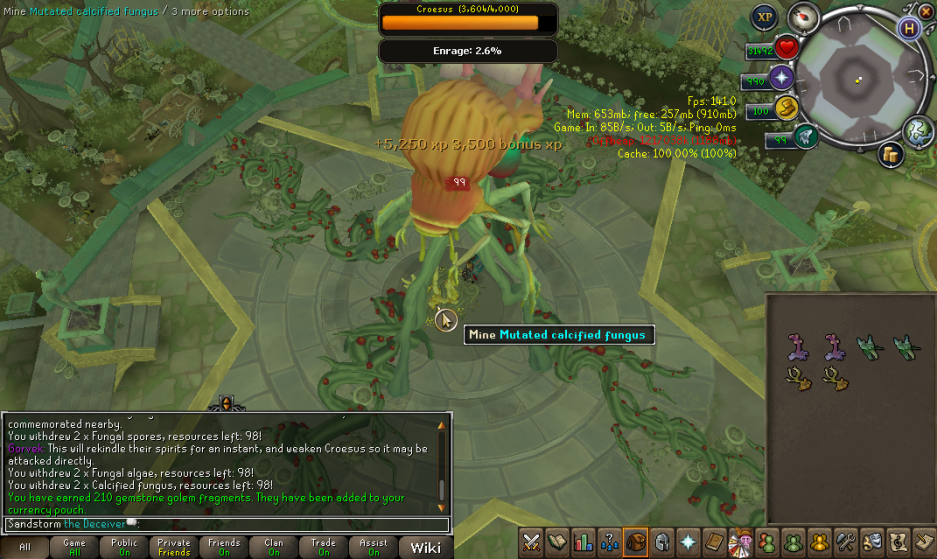Click the compass to face north
Viewport: 937px width, 559px height.
pos(803,17)
